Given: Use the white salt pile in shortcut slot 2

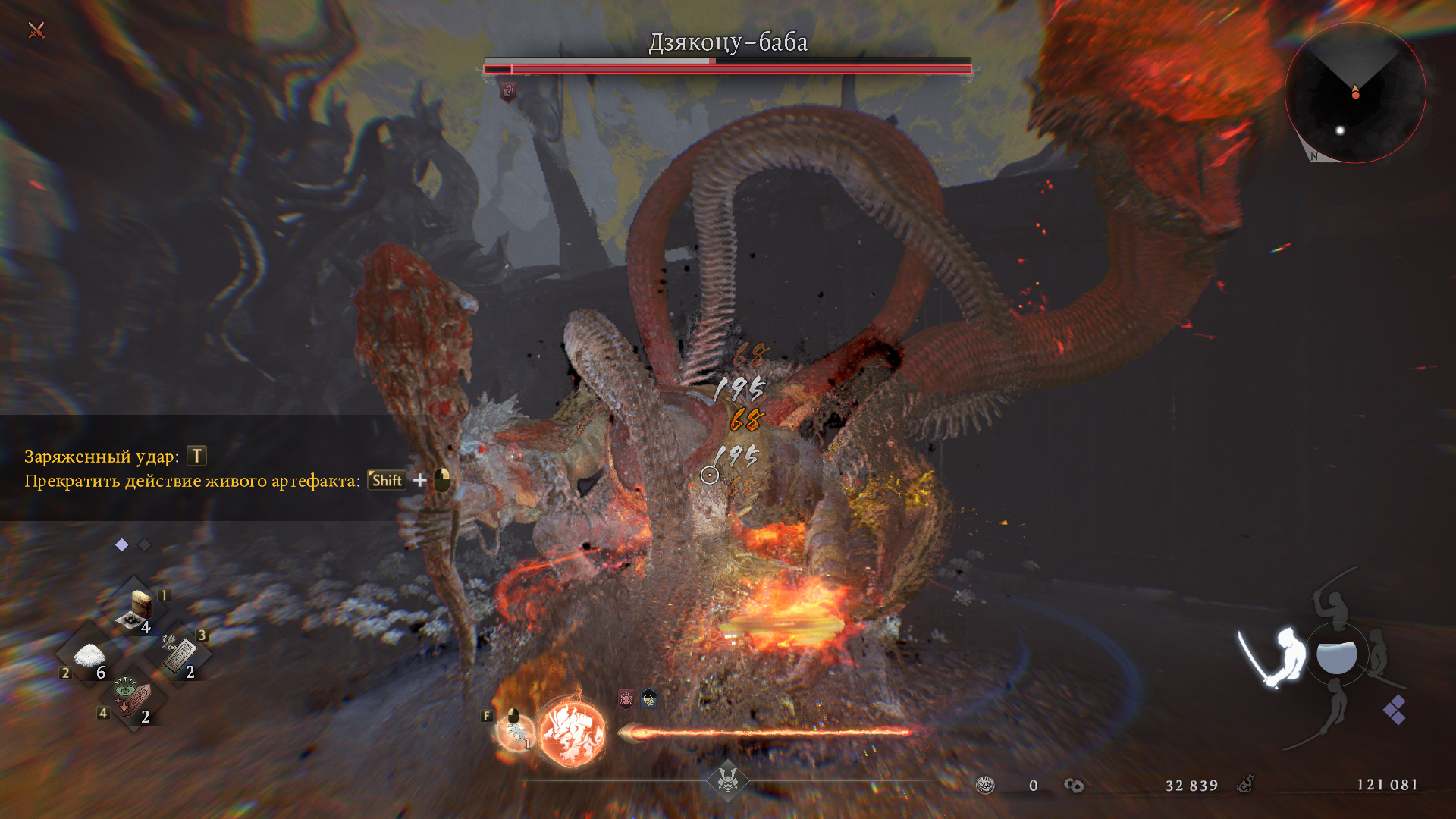Looking at the screenshot, I should pos(89,656).
